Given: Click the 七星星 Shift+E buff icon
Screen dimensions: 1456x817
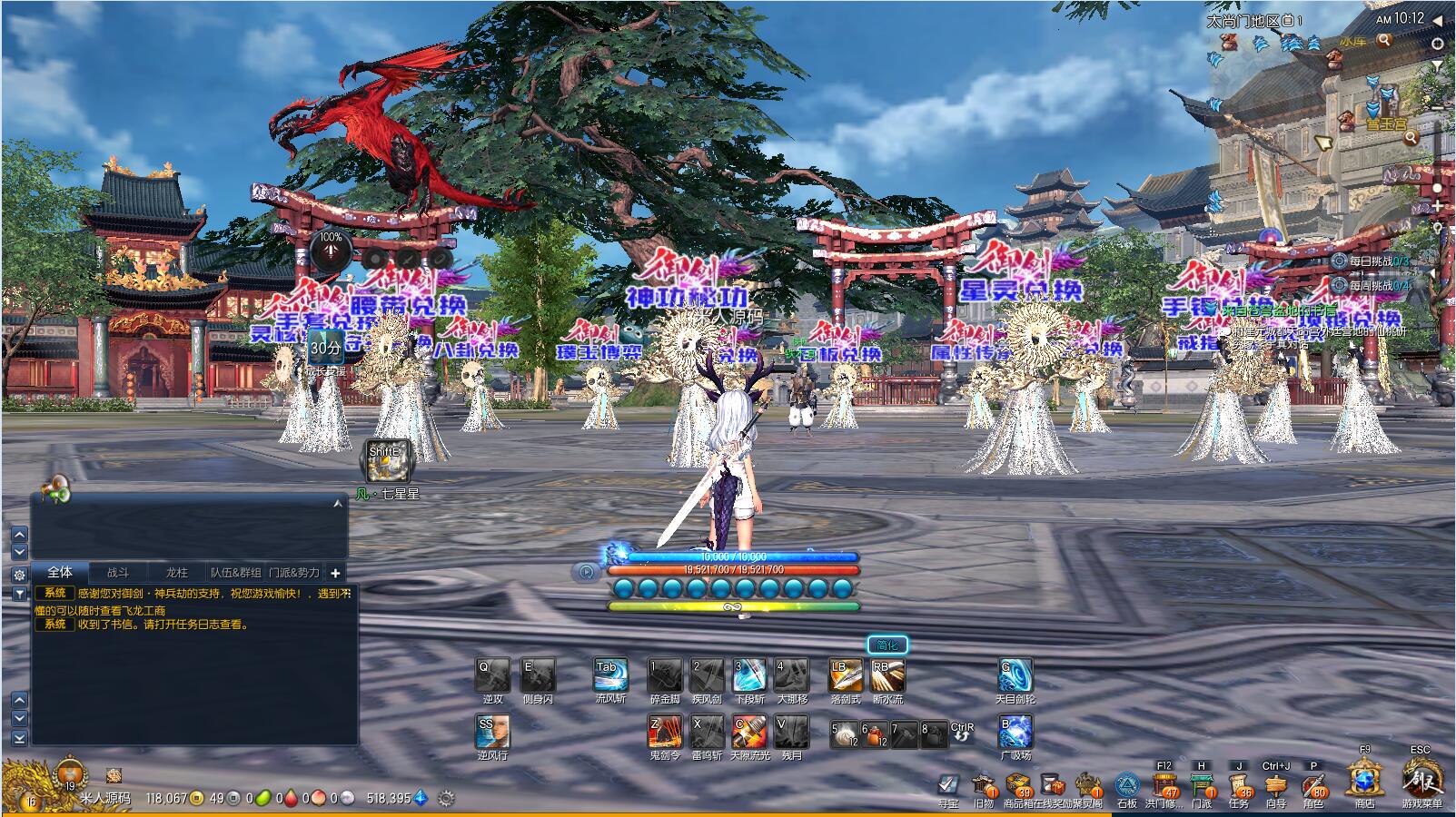Looking at the screenshot, I should (x=386, y=462).
